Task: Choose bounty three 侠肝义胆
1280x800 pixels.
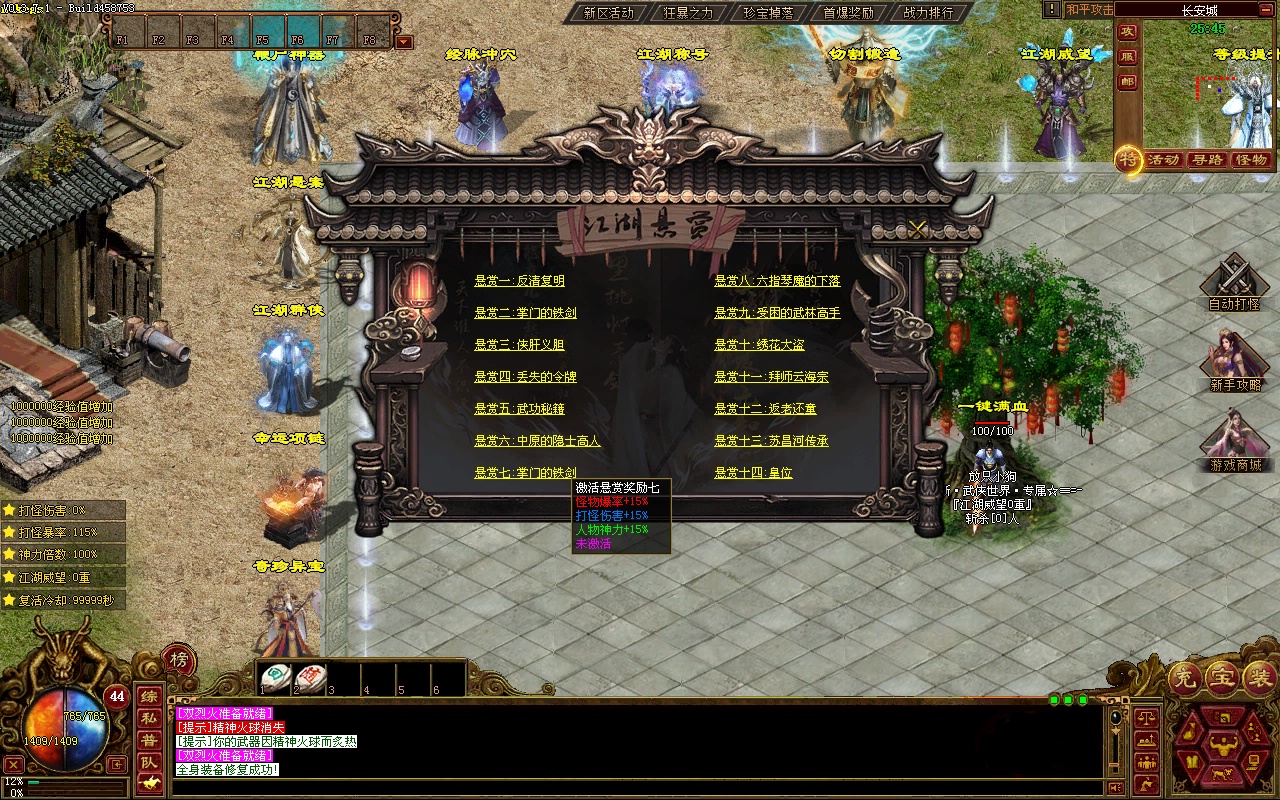Action: point(519,345)
